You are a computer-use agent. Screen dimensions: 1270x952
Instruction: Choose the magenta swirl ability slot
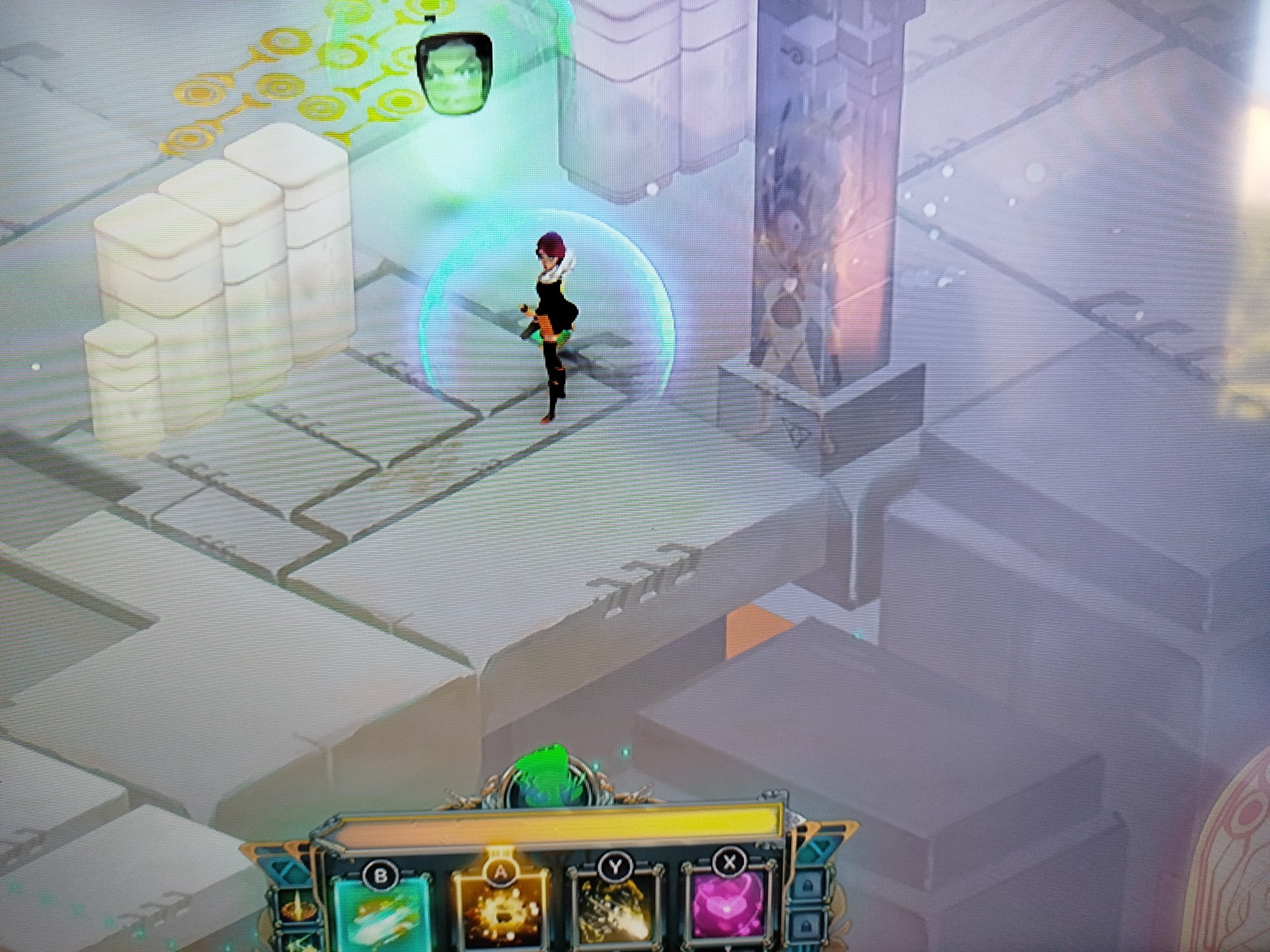730,911
